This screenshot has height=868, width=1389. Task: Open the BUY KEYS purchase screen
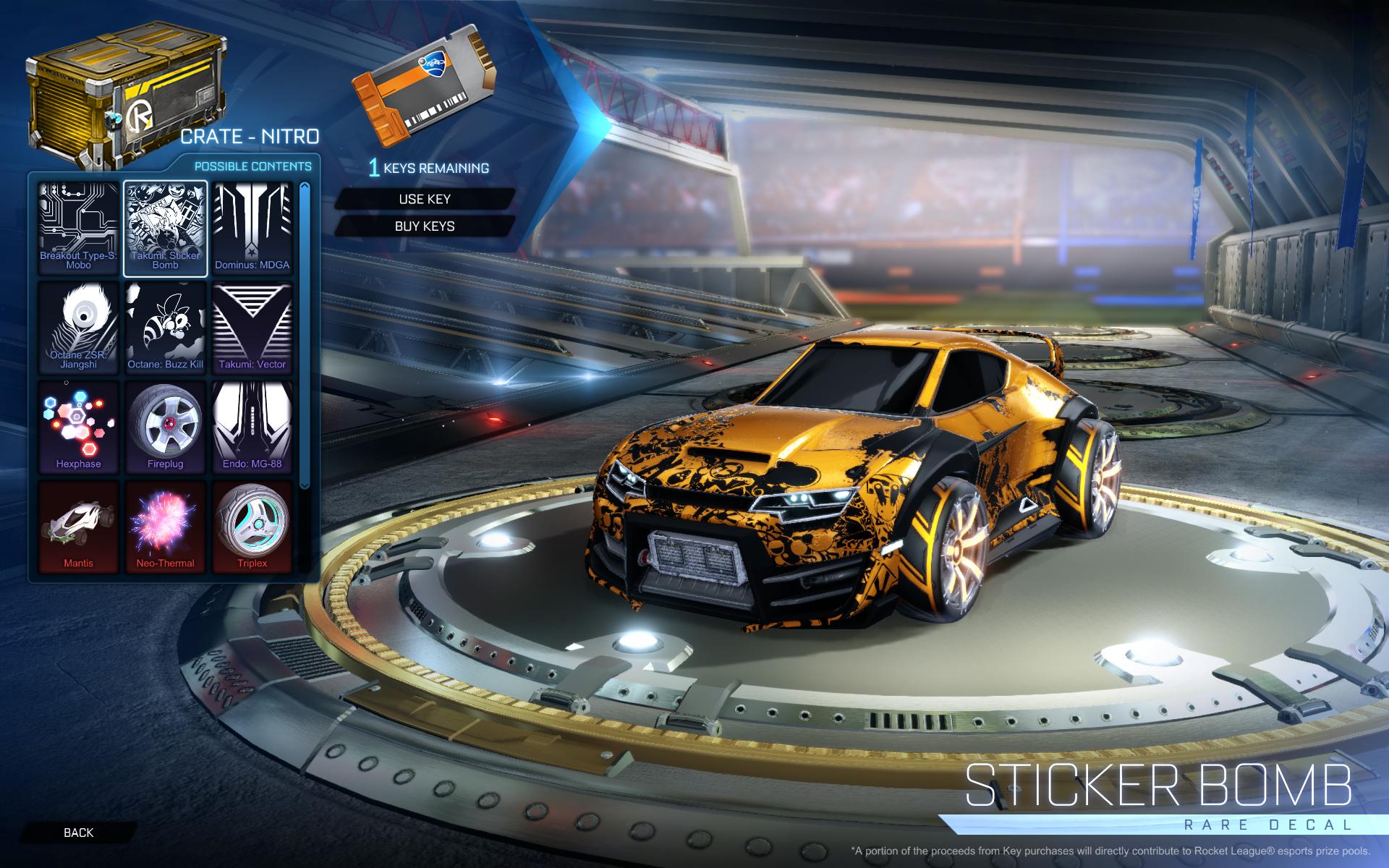point(425,226)
